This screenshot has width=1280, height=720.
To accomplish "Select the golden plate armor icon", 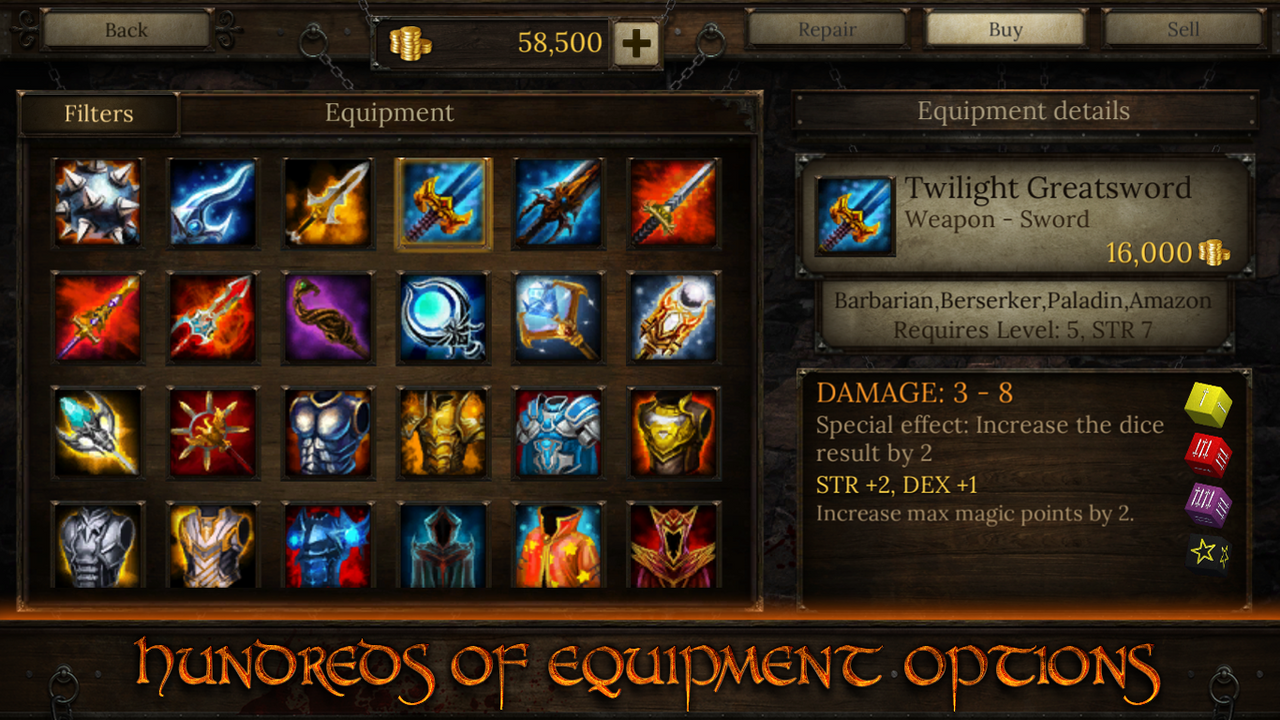I will tap(443, 436).
